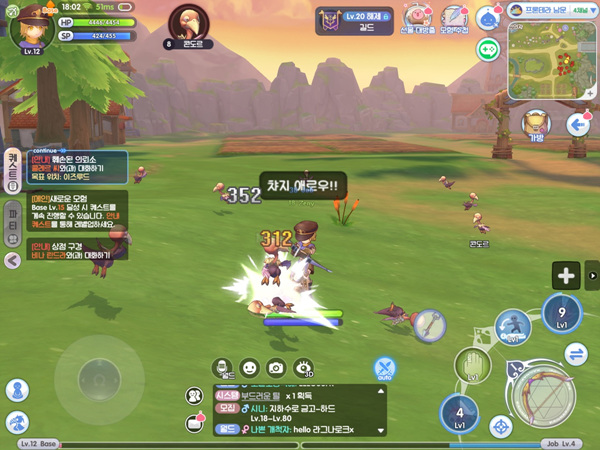Viewport: 600px width, 450px height.
Task: Open the emoji smiley button
Action: pyautogui.click(x=250, y=368)
